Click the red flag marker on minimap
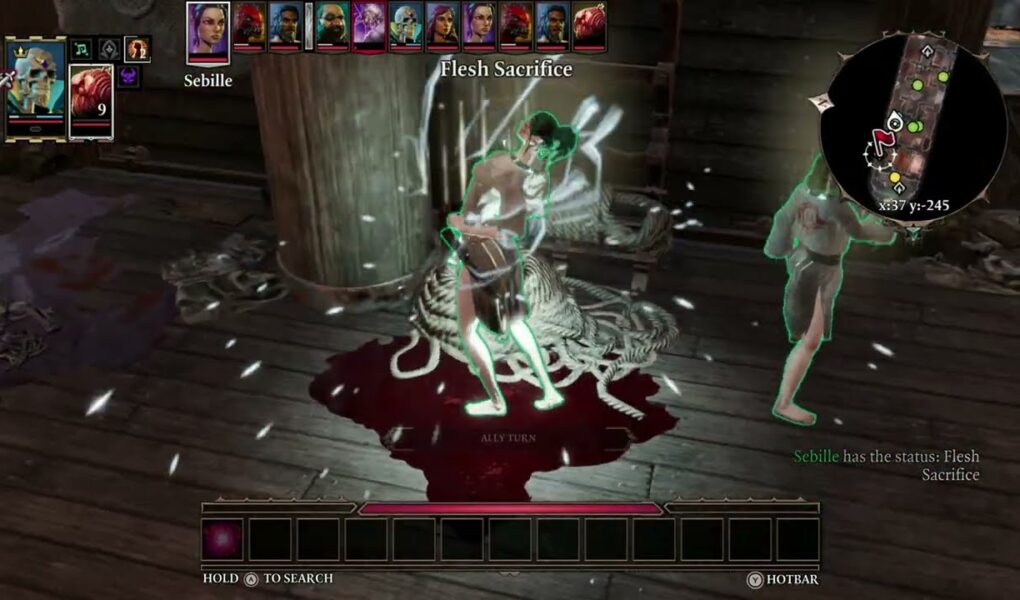 881,141
